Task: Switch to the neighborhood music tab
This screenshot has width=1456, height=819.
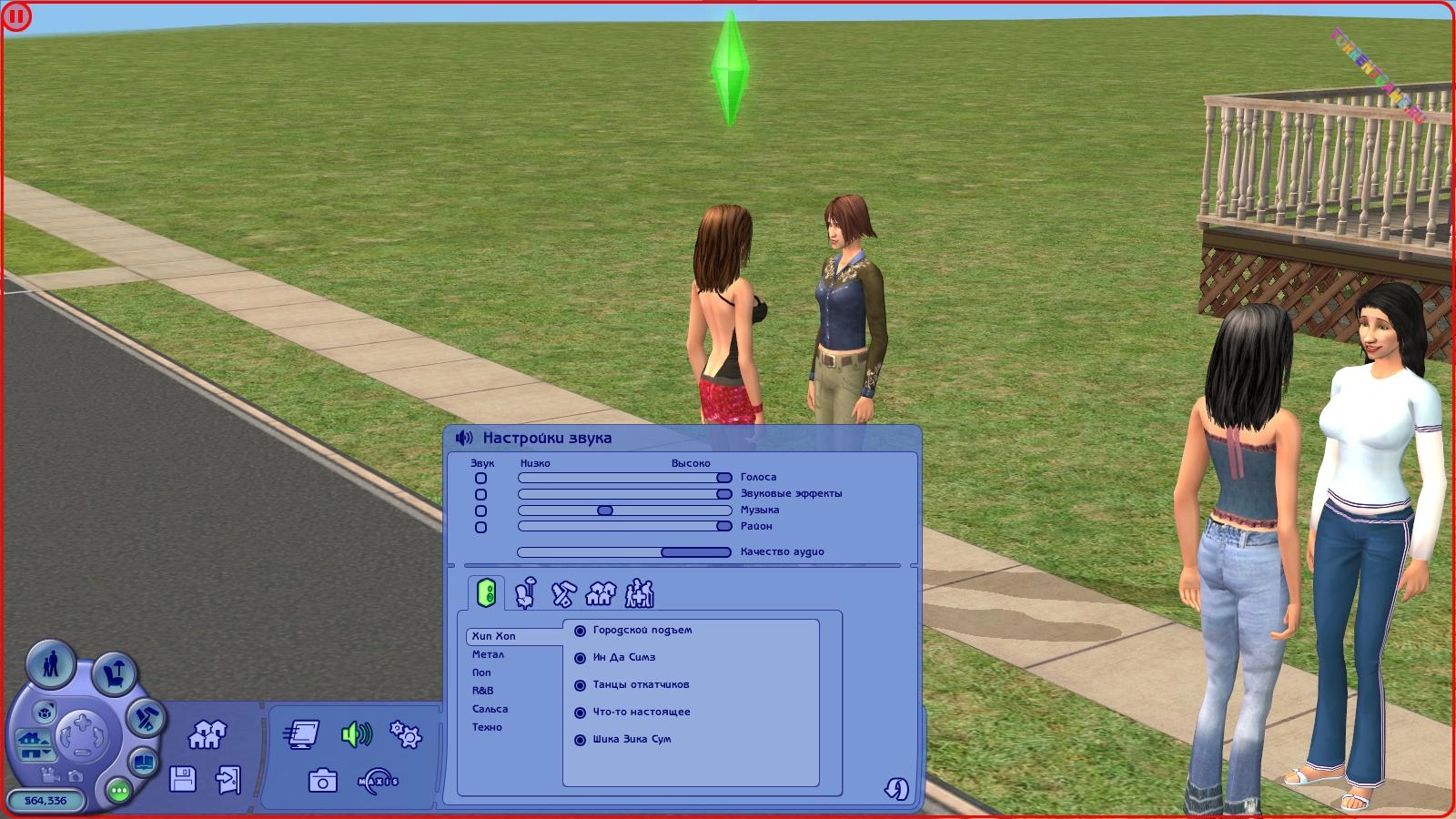Action: tap(601, 593)
